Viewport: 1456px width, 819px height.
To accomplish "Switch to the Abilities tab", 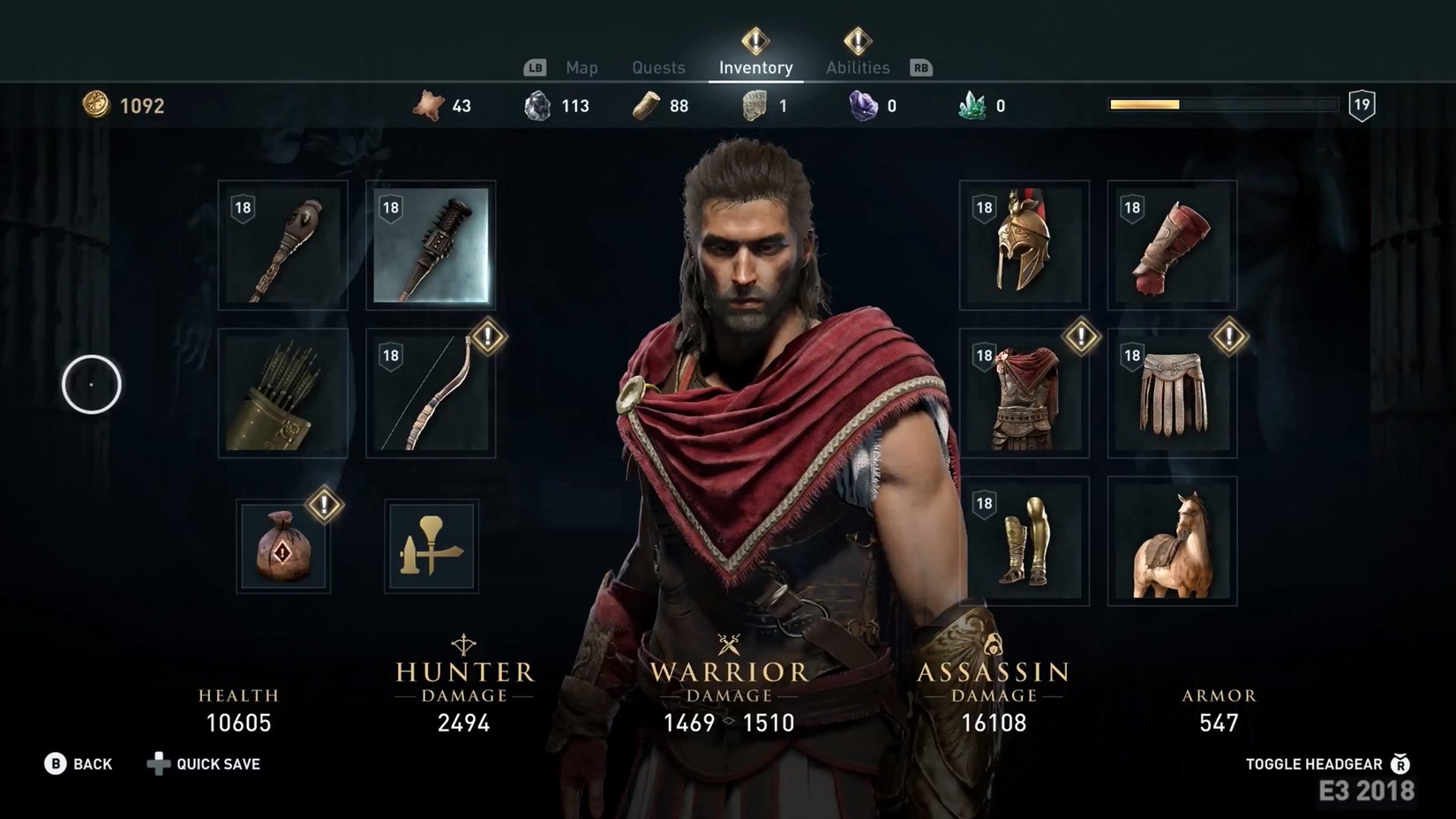I will tap(857, 68).
